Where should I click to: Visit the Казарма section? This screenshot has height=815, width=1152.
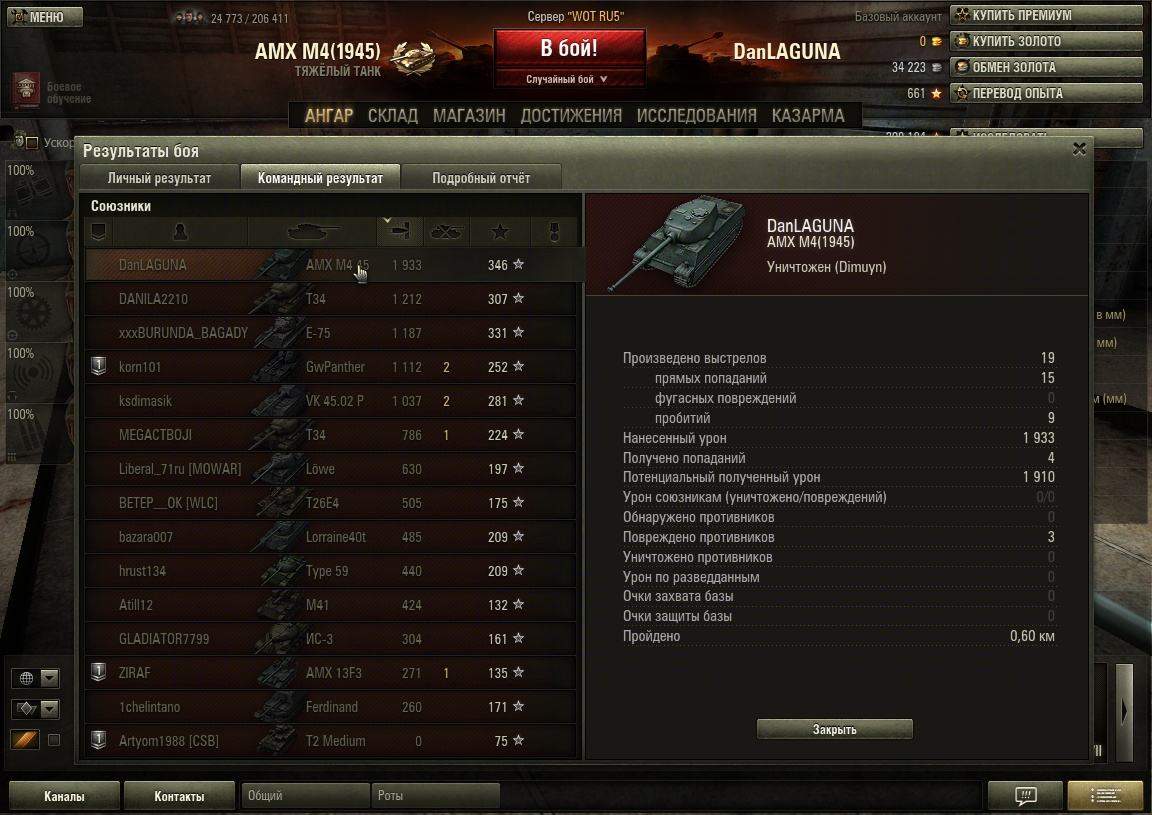(x=808, y=116)
